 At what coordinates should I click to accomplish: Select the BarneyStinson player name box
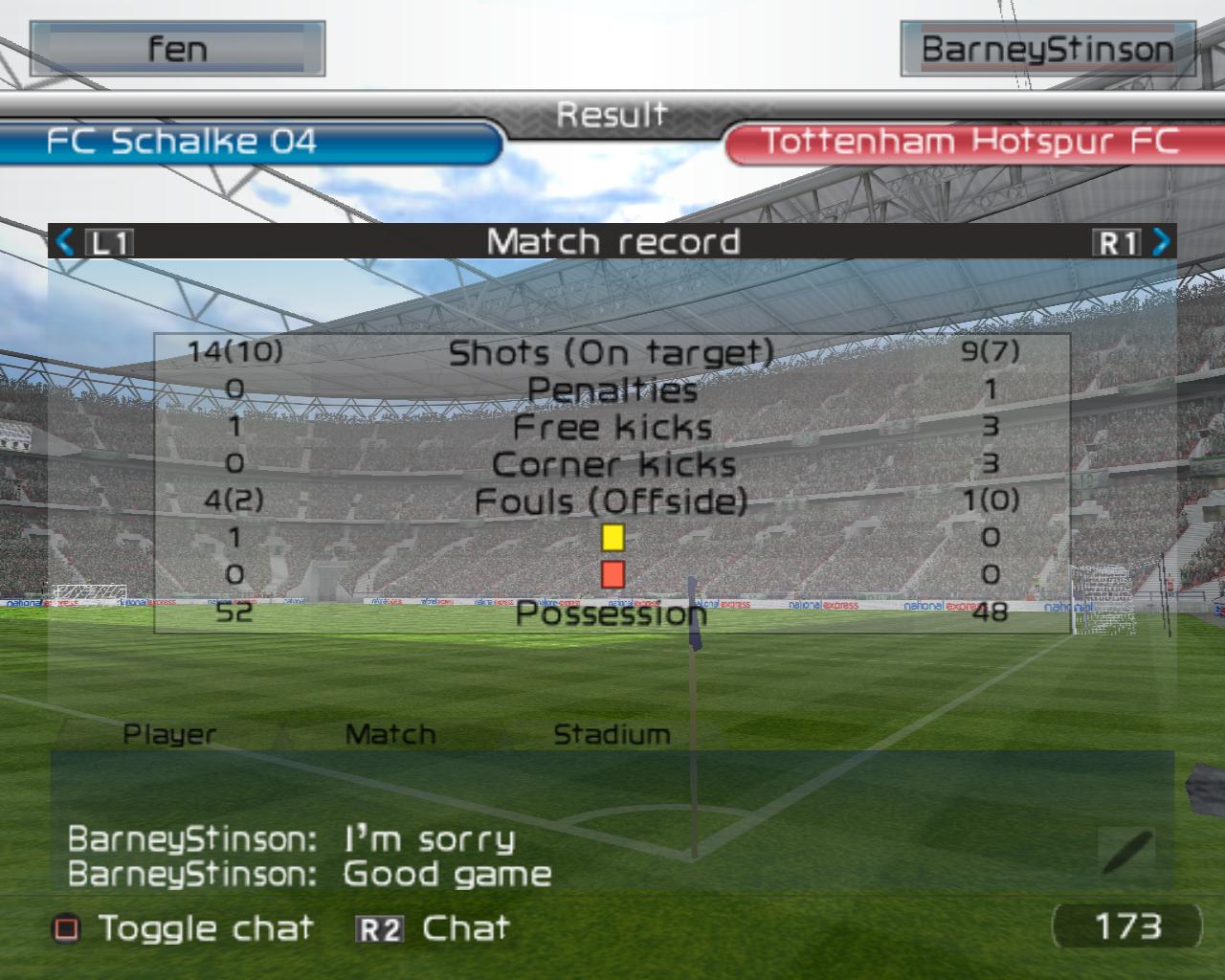(x=1048, y=49)
